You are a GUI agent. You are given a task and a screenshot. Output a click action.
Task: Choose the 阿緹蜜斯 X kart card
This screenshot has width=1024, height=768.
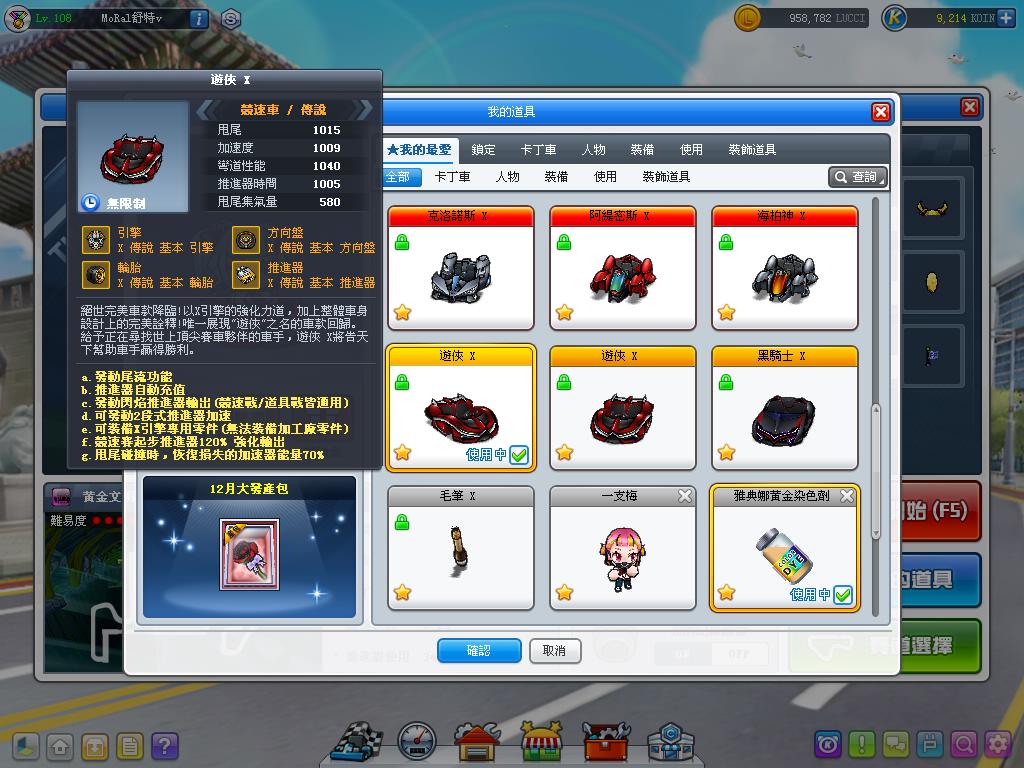[x=622, y=267]
